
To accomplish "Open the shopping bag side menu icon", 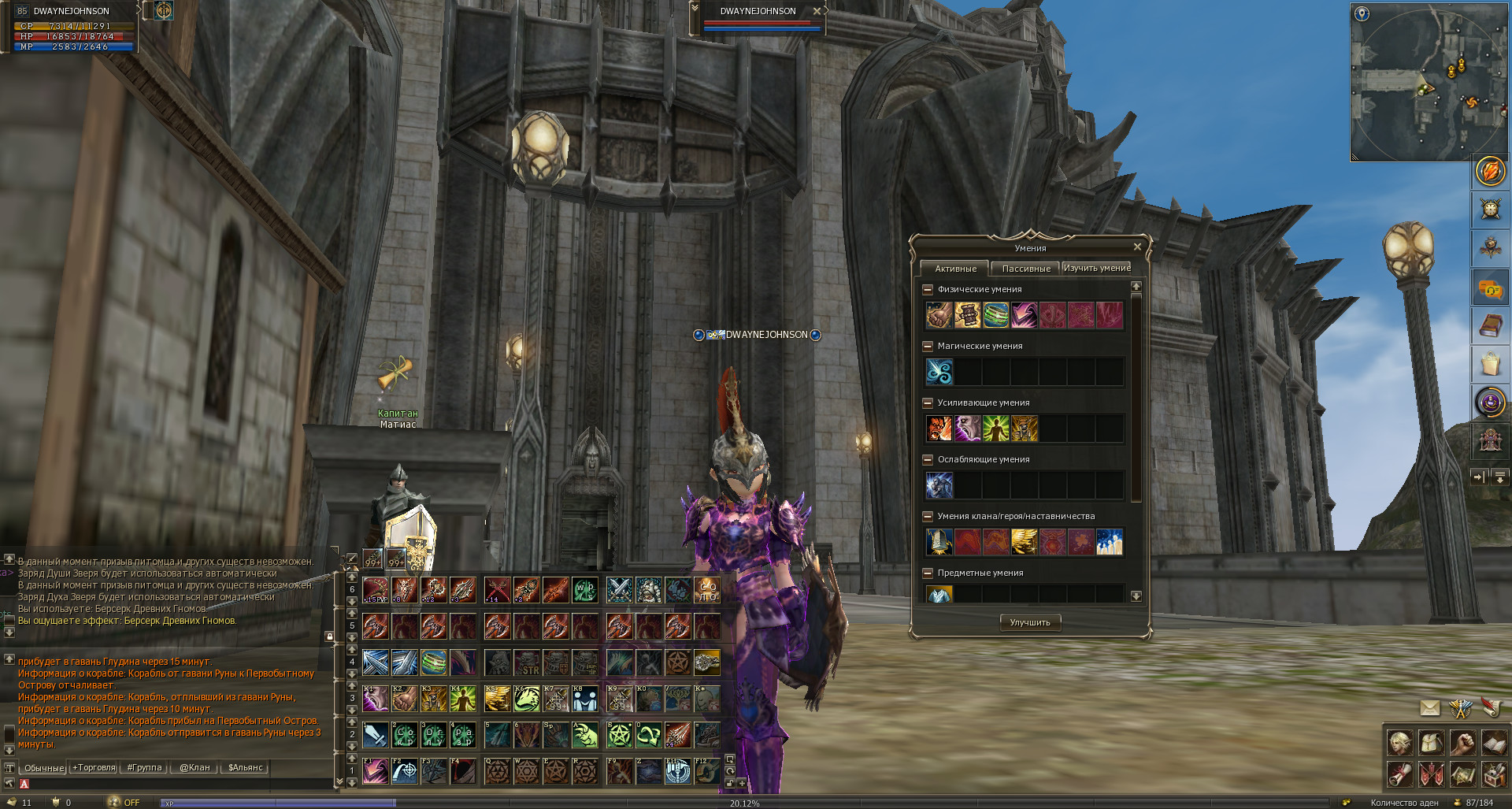I will coord(1489,365).
